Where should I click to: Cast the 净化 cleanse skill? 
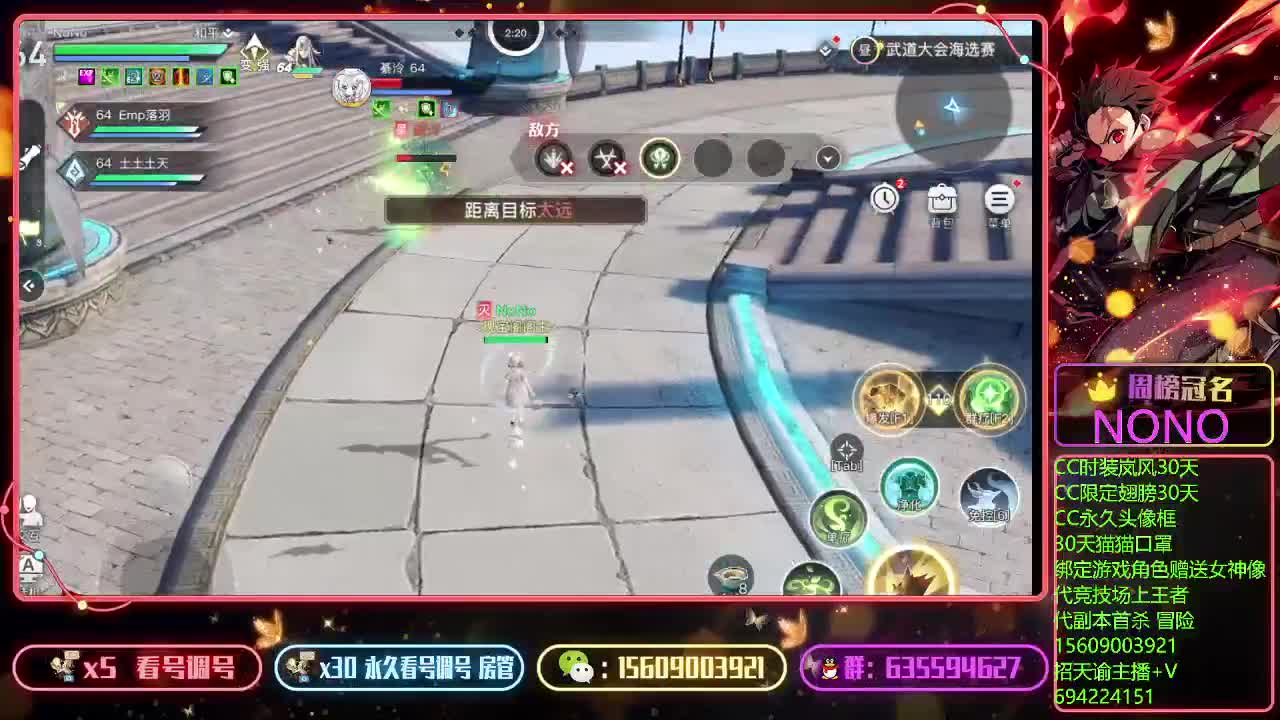pyautogui.click(x=908, y=488)
